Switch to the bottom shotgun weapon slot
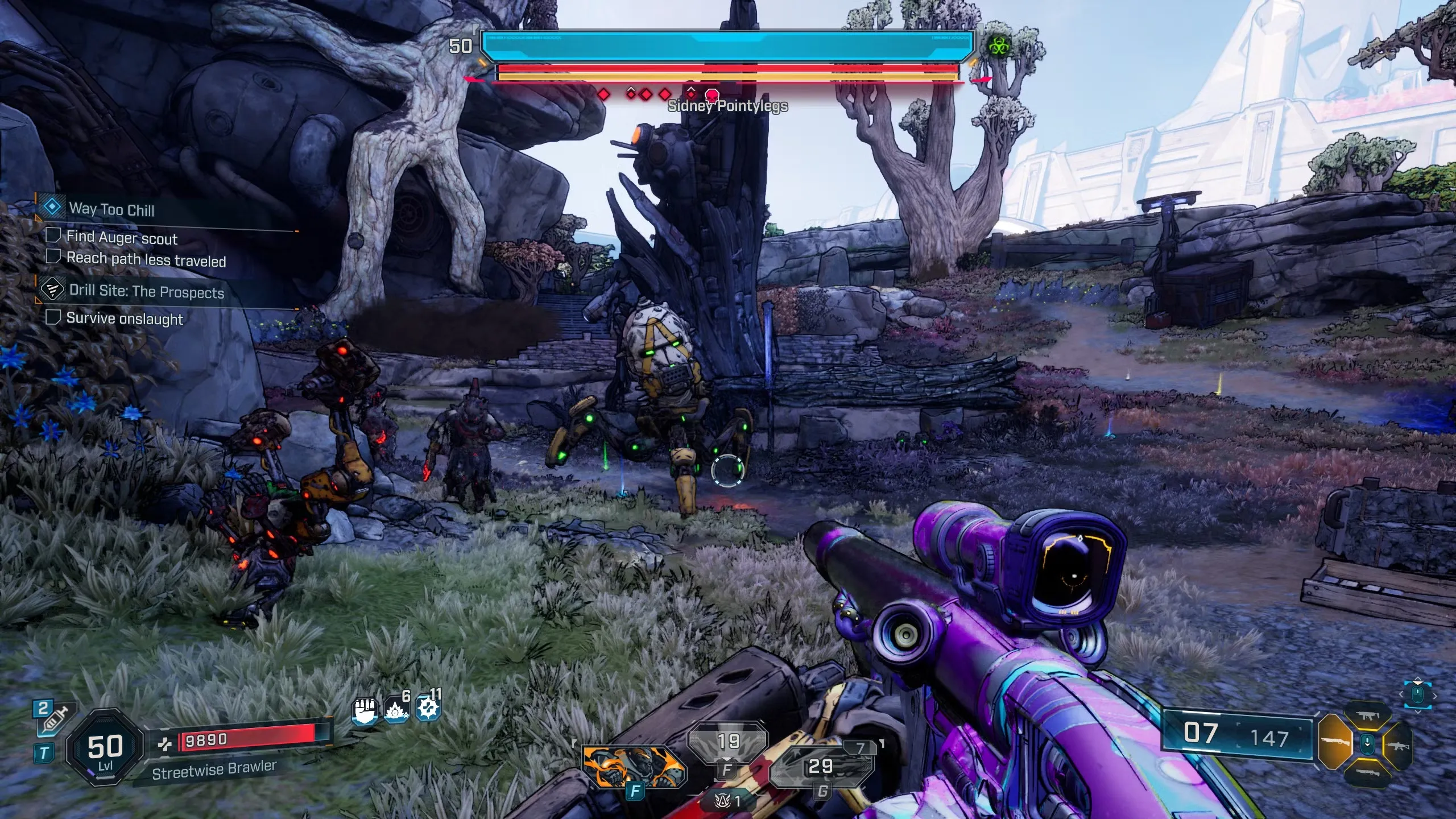Viewport: 1456px width, 819px height. pyautogui.click(x=1368, y=773)
